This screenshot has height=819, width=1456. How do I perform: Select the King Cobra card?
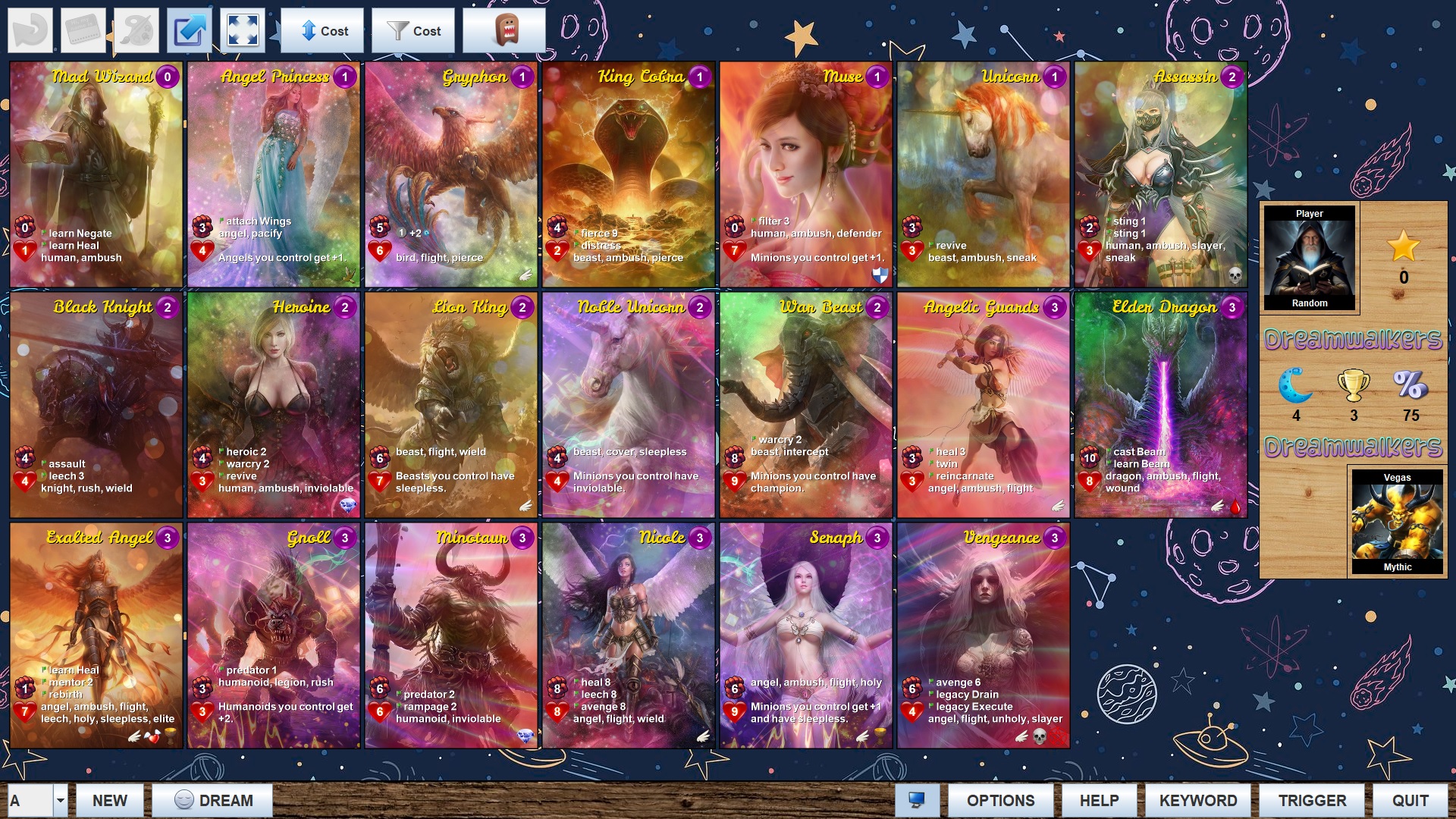click(x=629, y=174)
